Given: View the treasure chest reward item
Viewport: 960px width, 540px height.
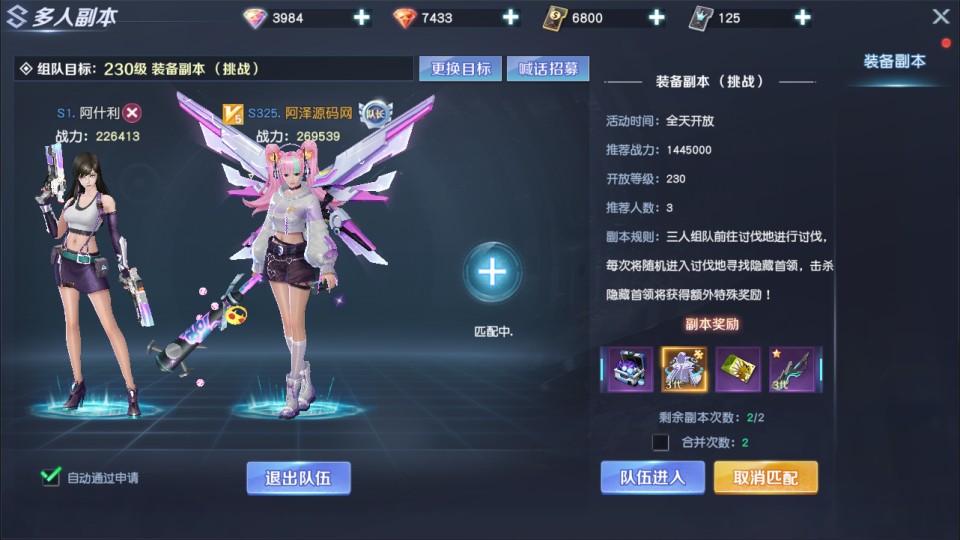Looking at the screenshot, I should tap(631, 369).
